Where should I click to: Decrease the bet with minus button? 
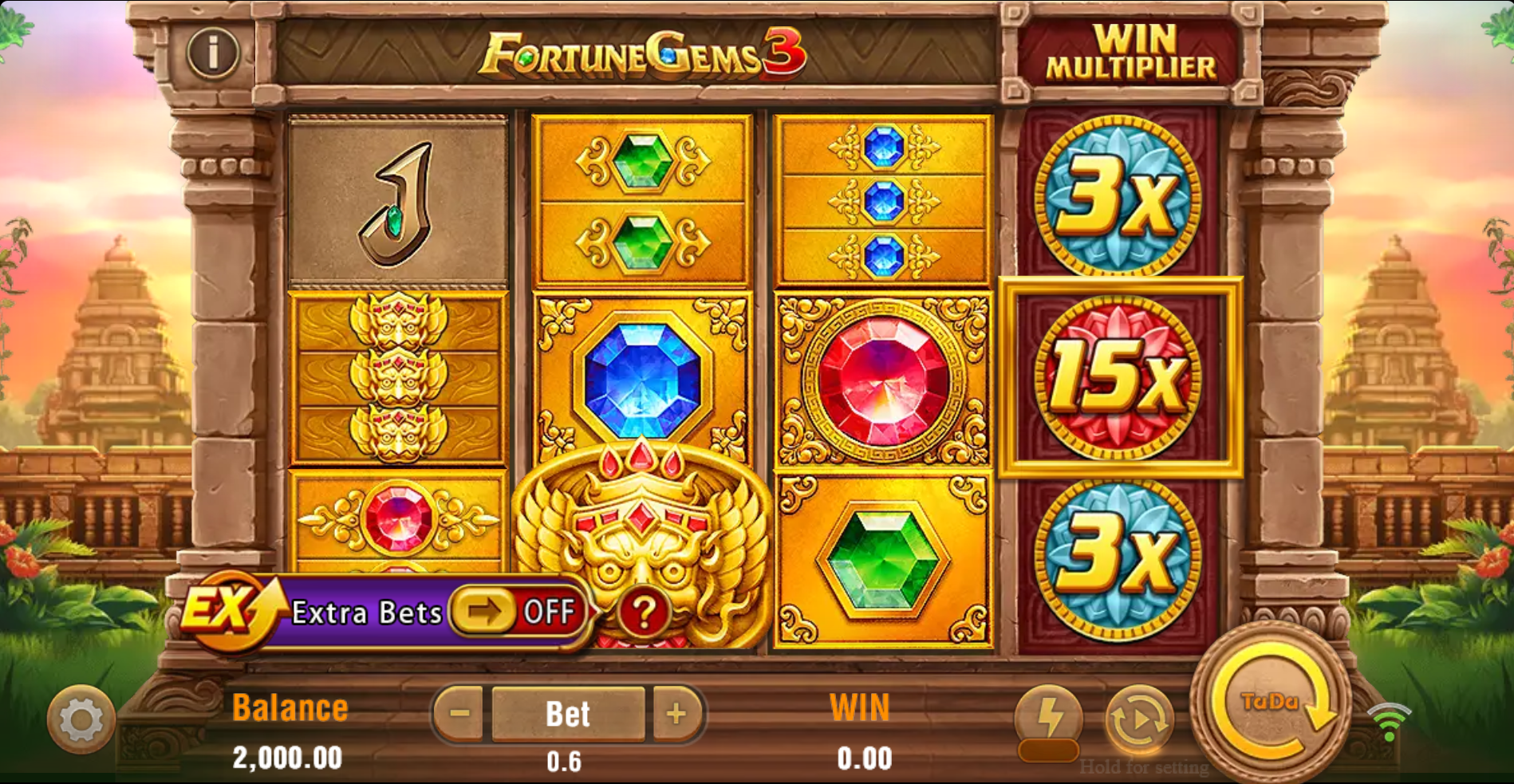[459, 713]
